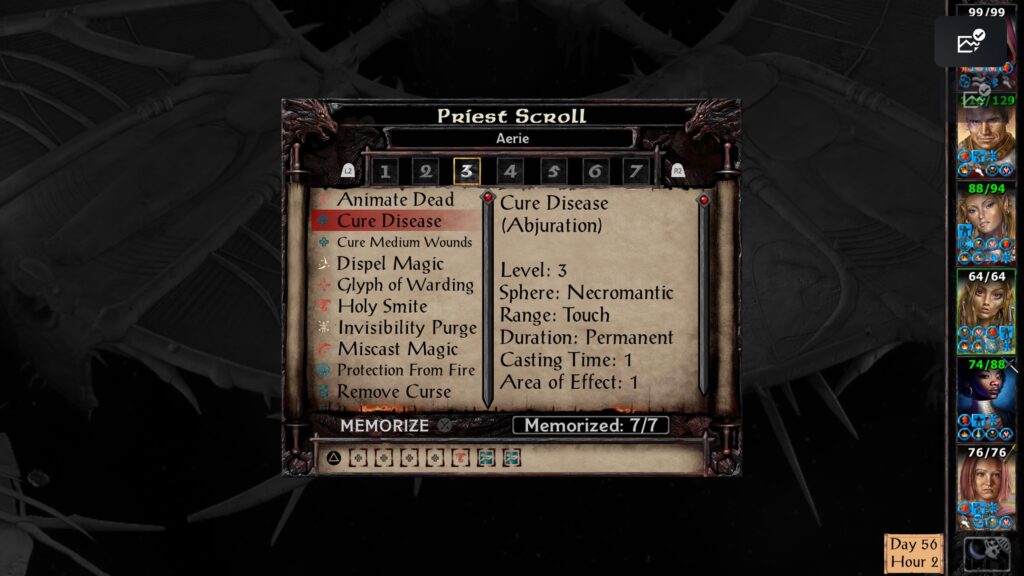This screenshot has height=576, width=1024.
Task: Click the Memorize button
Action: point(384,425)
